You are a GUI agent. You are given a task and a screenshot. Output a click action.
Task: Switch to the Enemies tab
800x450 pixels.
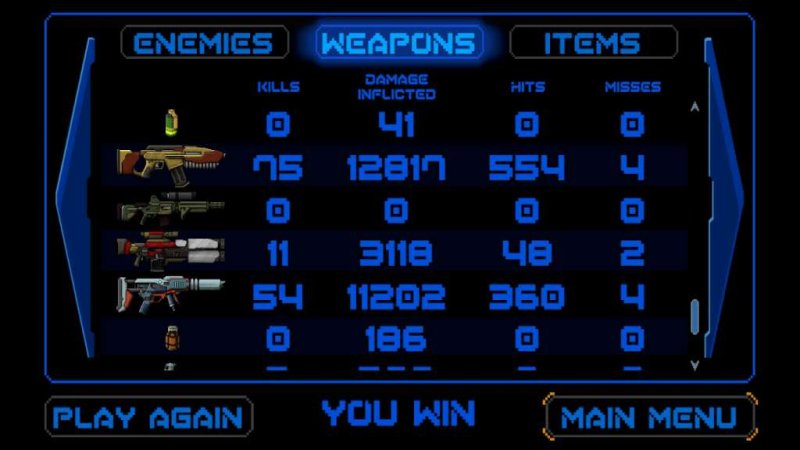tap(204, 43)
